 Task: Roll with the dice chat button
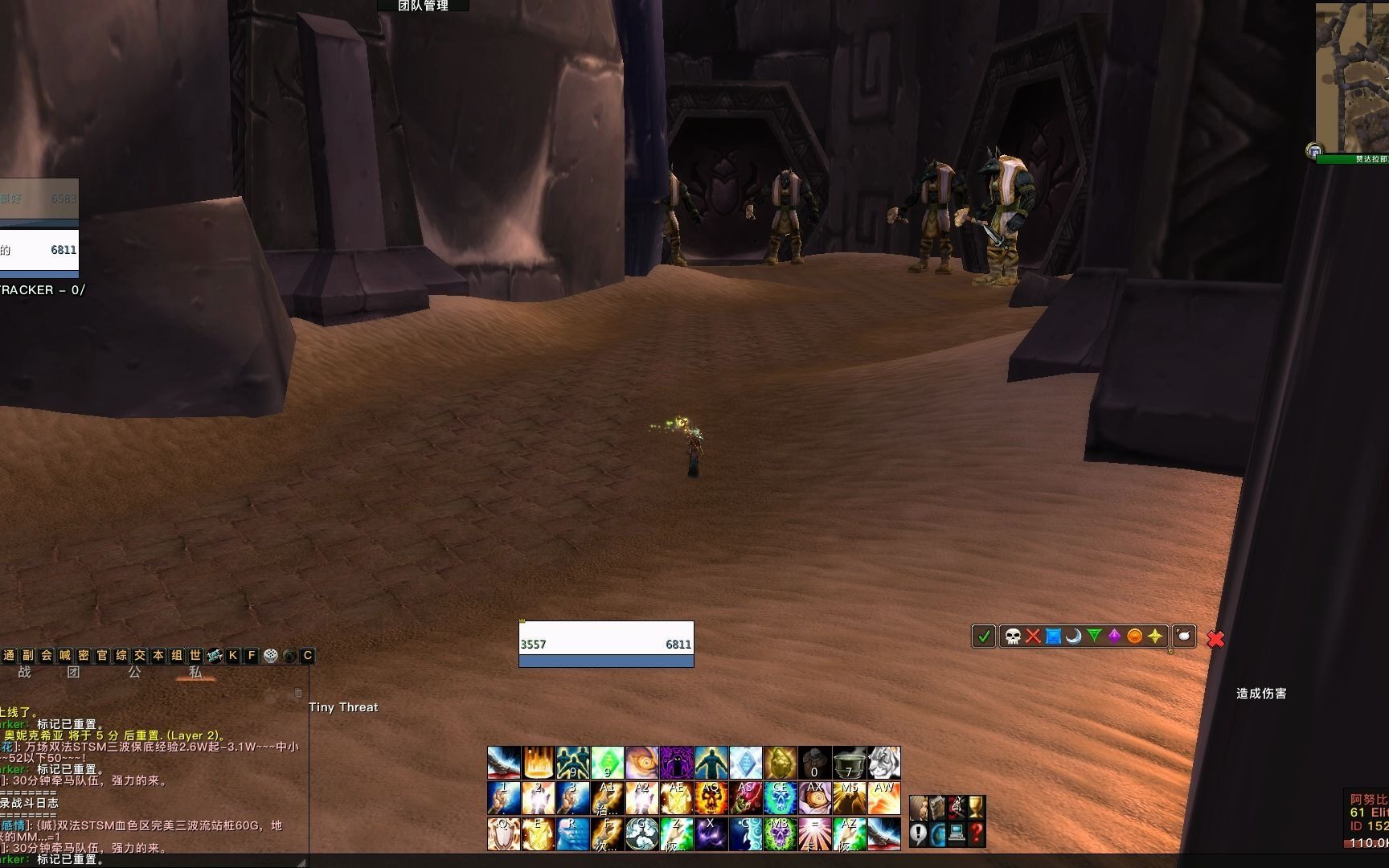click(x=271, y=656)
